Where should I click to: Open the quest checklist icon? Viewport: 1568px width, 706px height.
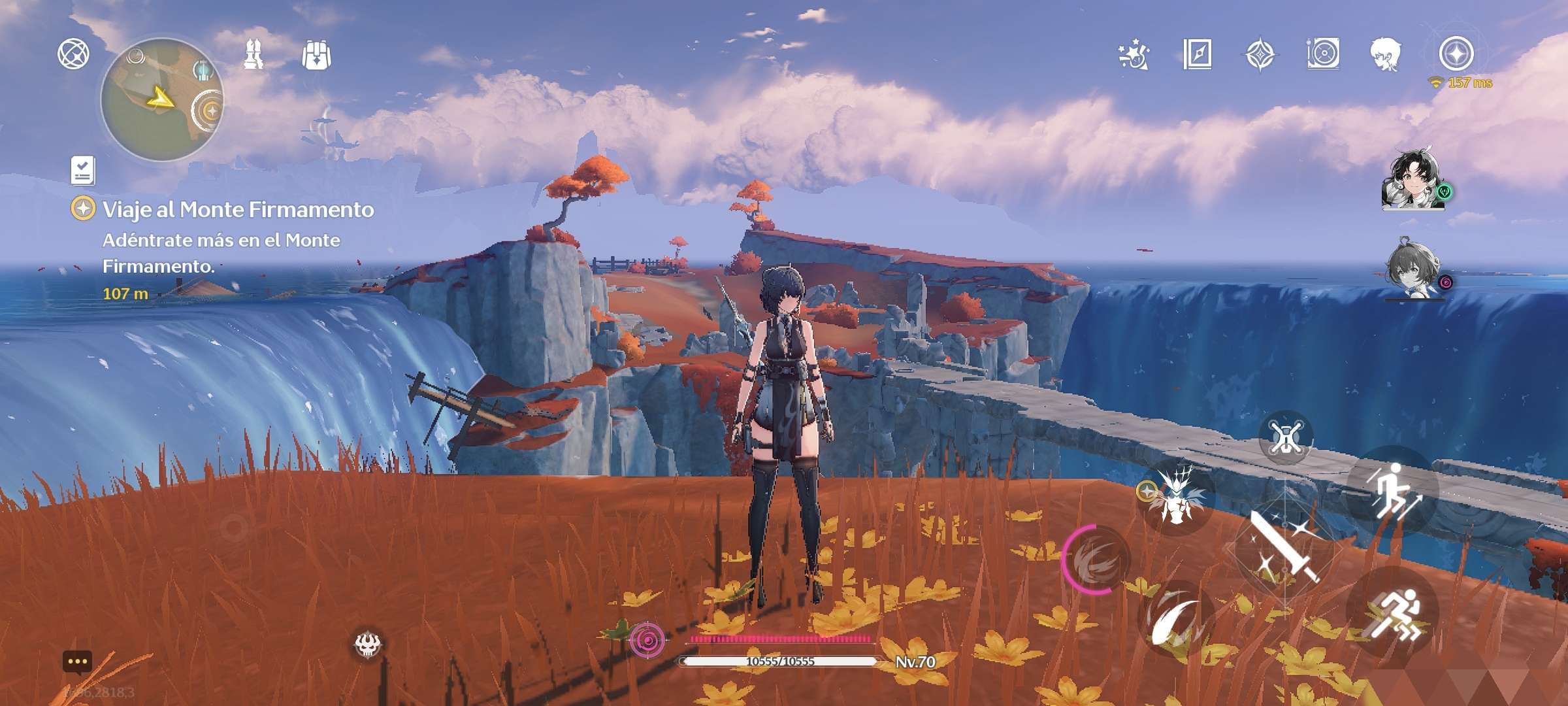point(83,170)
